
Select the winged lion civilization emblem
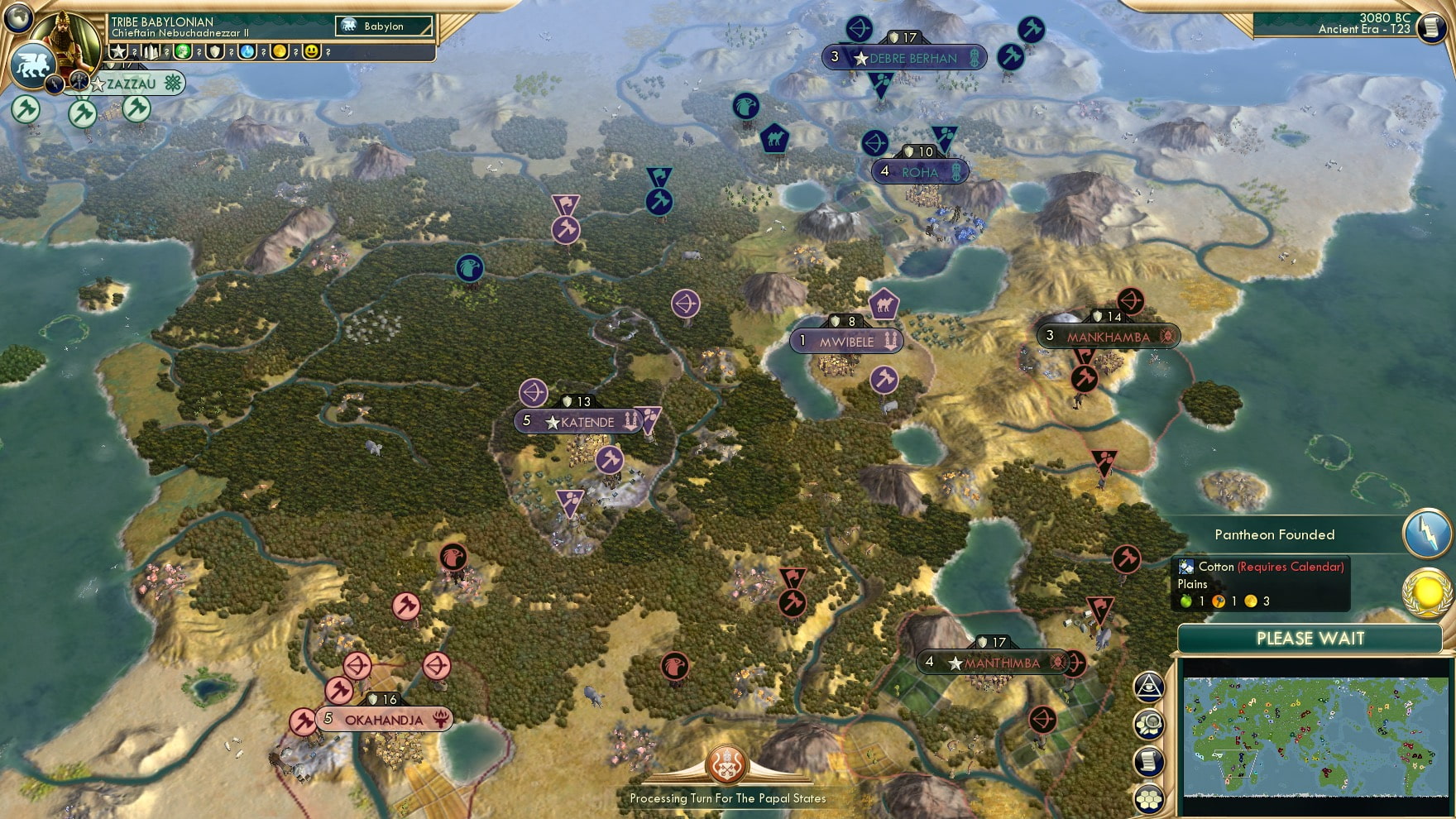click(33, 65)
